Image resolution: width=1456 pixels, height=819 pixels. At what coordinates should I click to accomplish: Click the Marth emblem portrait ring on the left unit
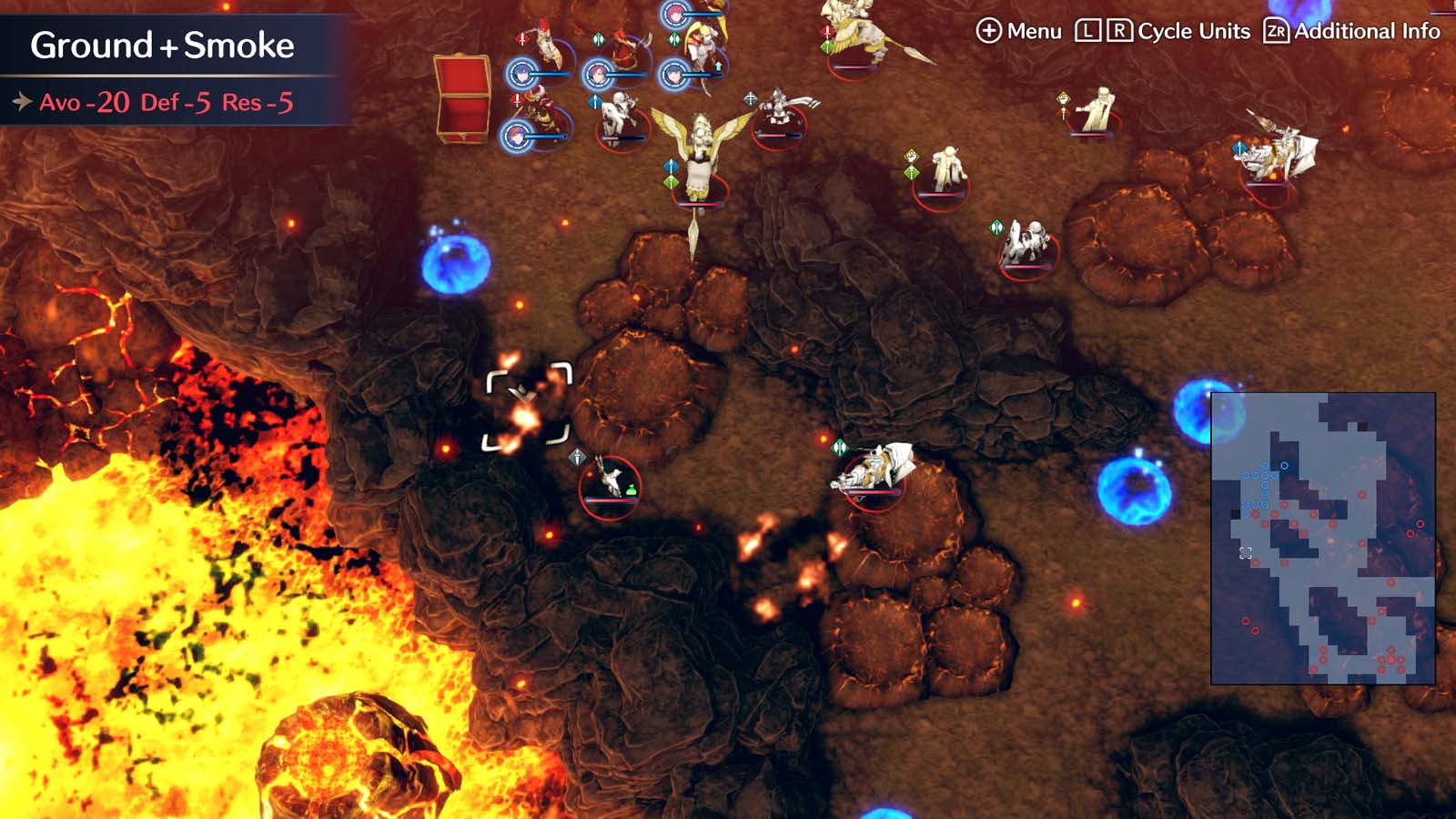[521, 73]
